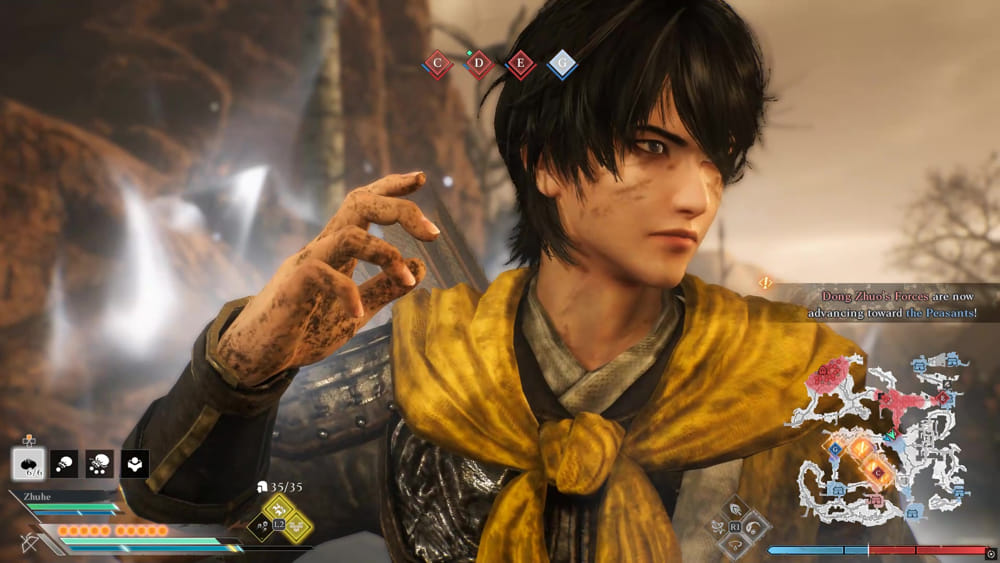Choose the second item slot in the item bar
Viewport: 1000px width, 563px height.
click(x=64, y=463)
